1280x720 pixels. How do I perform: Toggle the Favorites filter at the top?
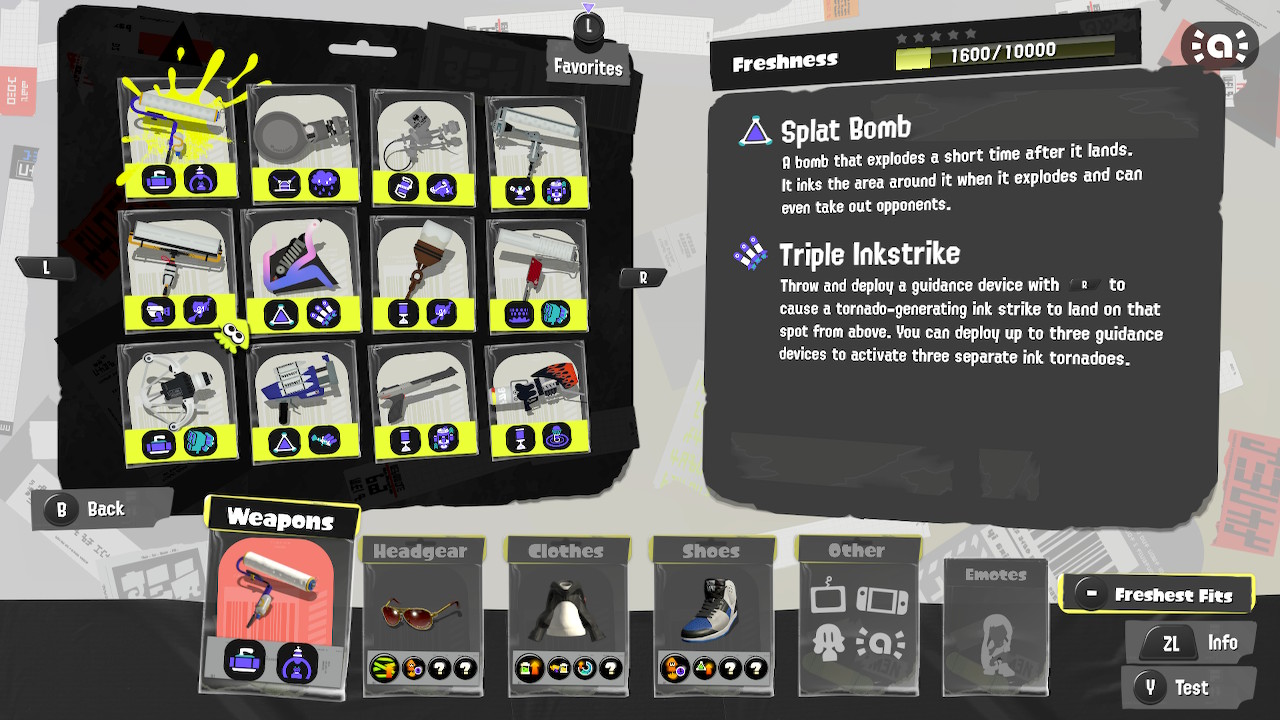588,67
